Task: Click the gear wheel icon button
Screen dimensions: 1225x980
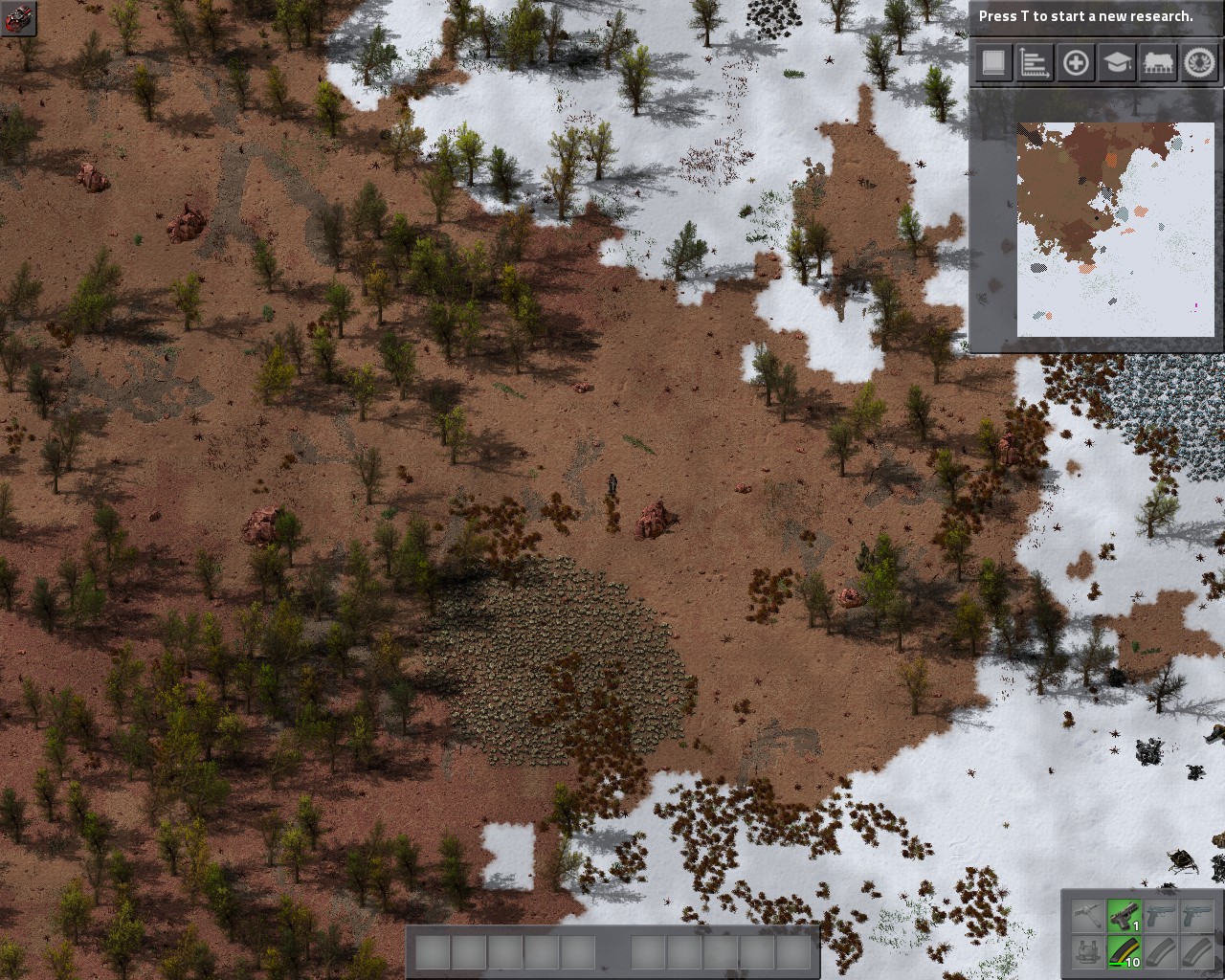Action: (x=1198, y=63)
